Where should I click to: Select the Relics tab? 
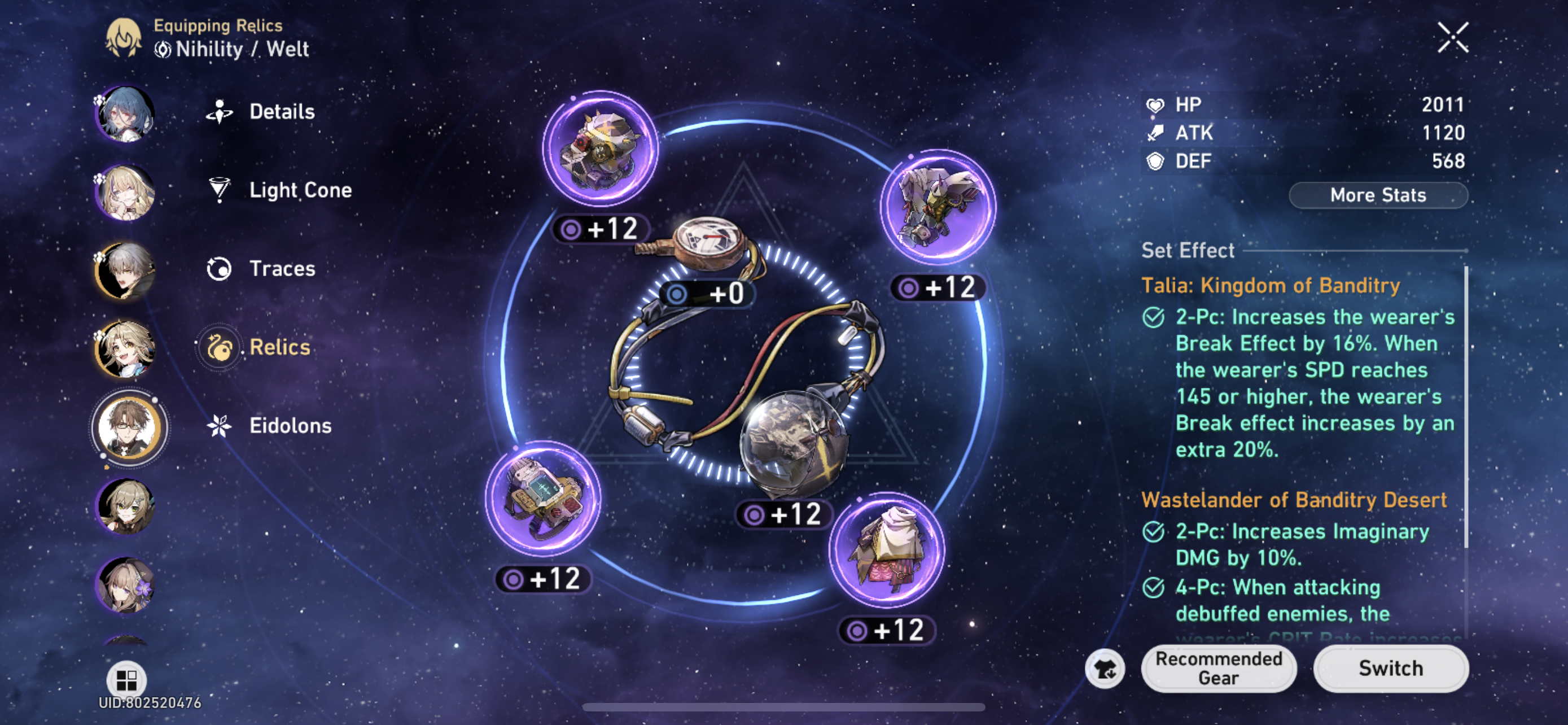(279, 347)
